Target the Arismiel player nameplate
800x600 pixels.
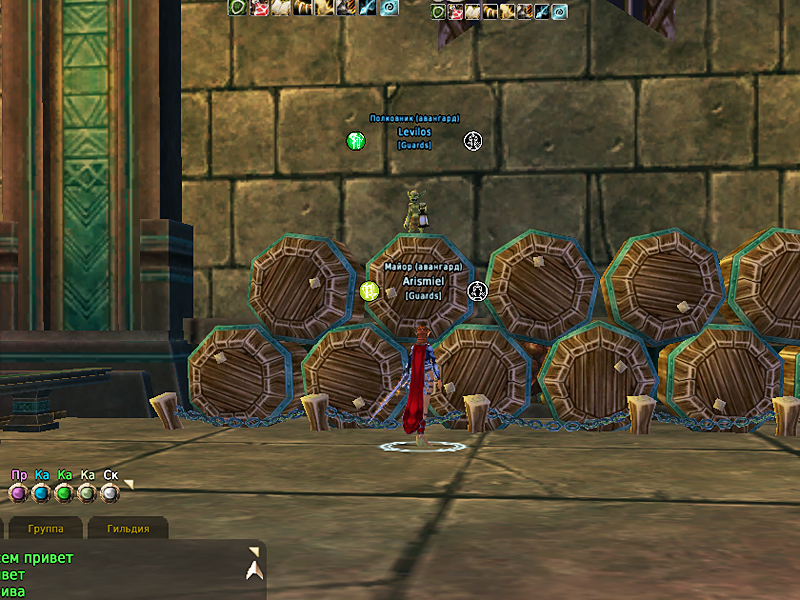[x=422, y=282]
